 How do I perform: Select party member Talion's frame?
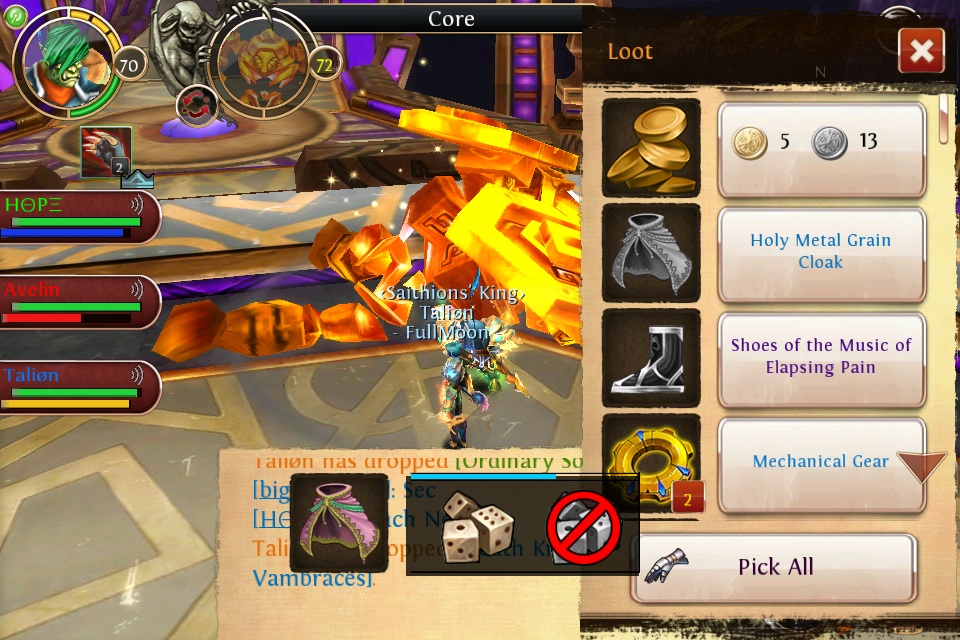pyautogui.click(x=78, y=387)
